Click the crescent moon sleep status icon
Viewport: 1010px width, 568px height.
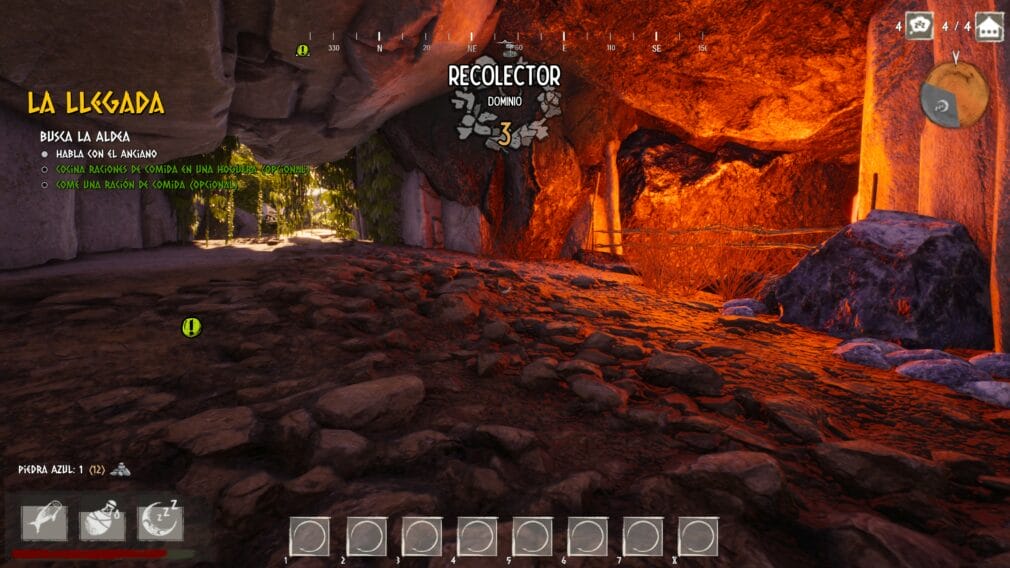[x=160, y=522]
